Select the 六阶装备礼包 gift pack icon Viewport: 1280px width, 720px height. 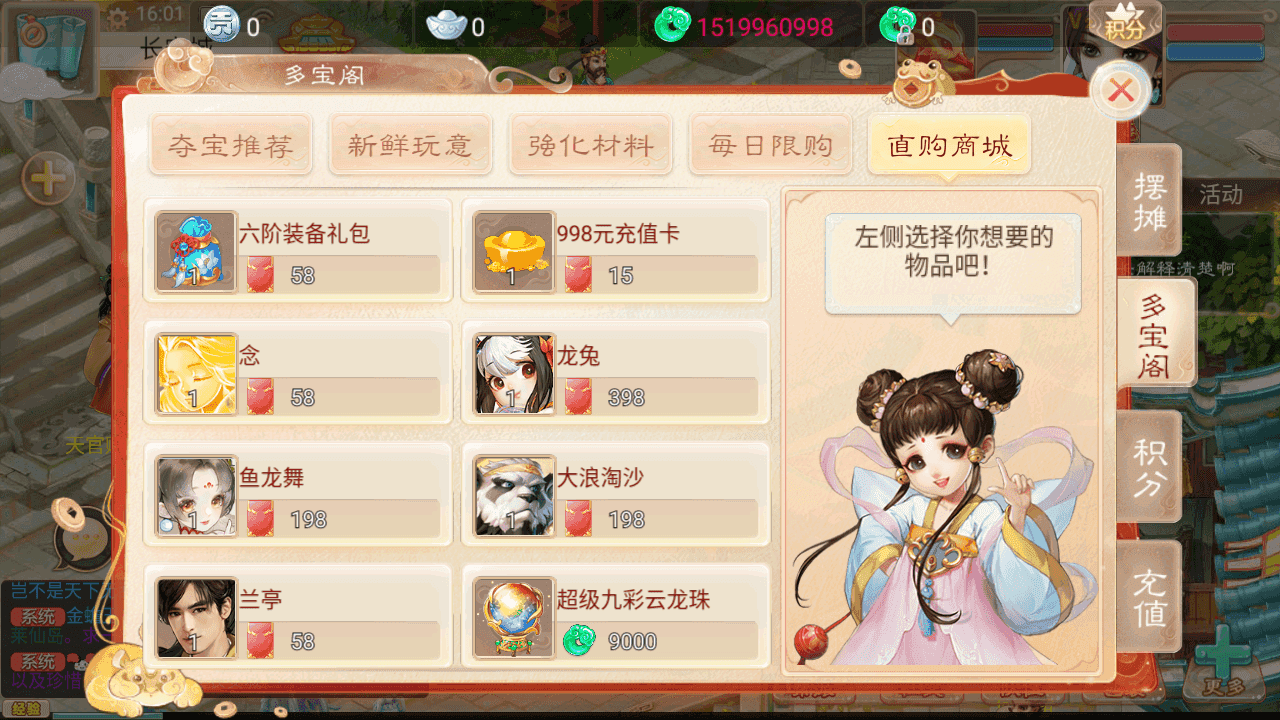tap(195, 253)
